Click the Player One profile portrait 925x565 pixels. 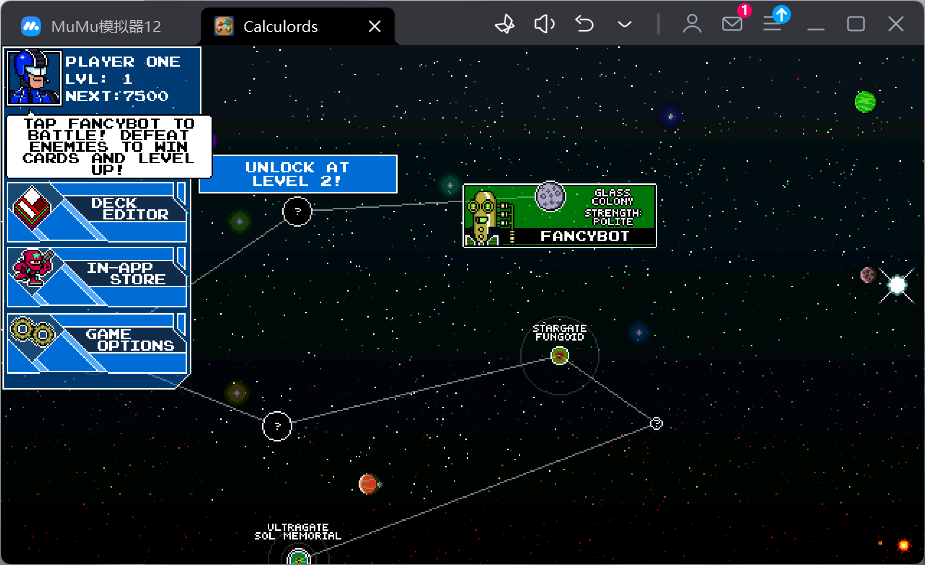click(x=28, y=78)
